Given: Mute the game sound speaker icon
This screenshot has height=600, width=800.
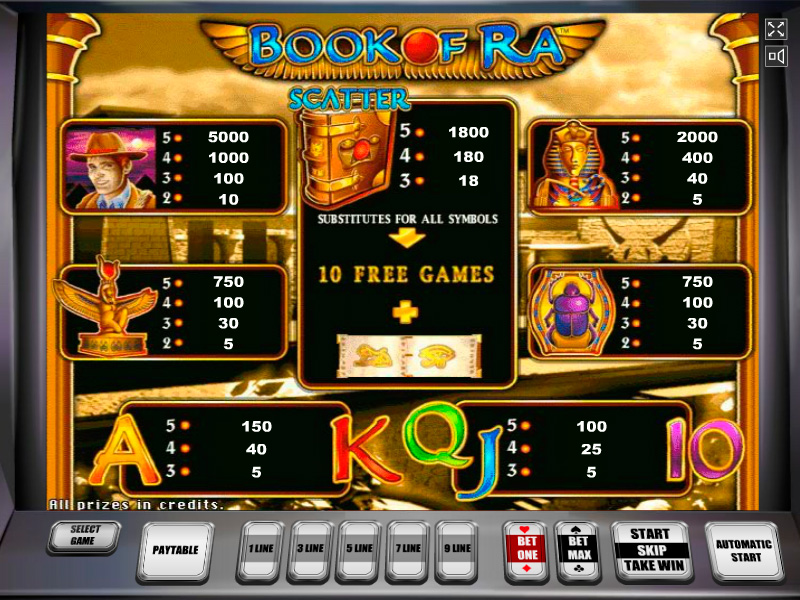Looking at the screenshot, I should click(775, 57).
